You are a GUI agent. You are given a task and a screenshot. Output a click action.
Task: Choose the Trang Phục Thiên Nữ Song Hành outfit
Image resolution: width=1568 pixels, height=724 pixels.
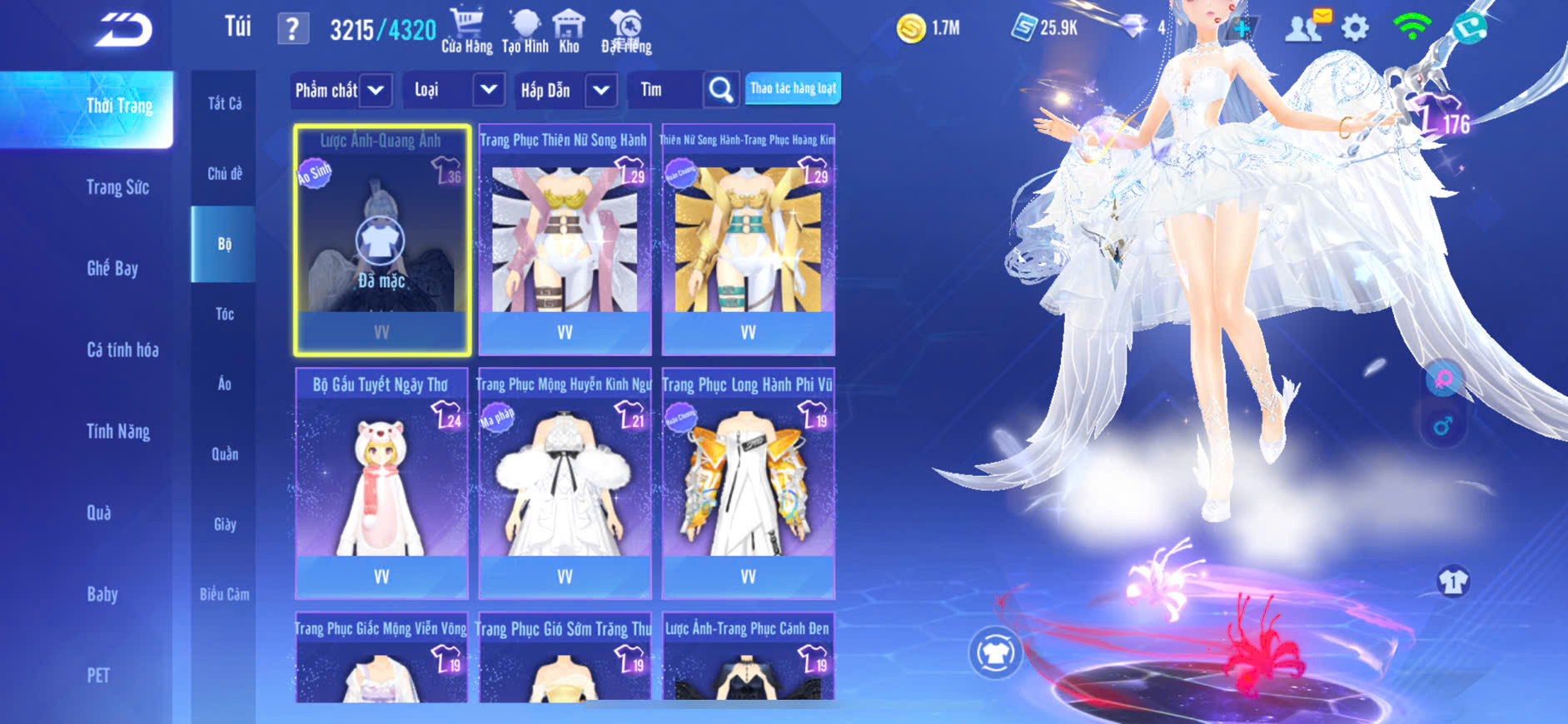click(x=565, y=240)
